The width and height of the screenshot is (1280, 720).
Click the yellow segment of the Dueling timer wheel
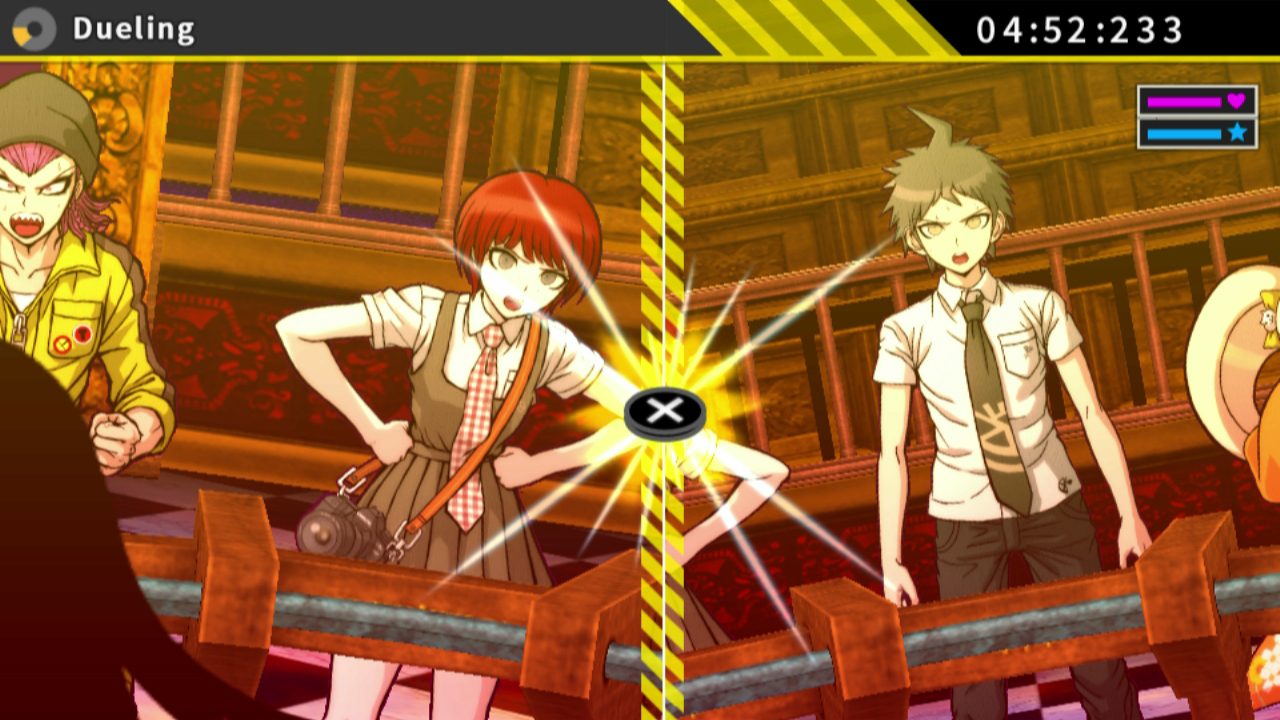coord(23,34)
